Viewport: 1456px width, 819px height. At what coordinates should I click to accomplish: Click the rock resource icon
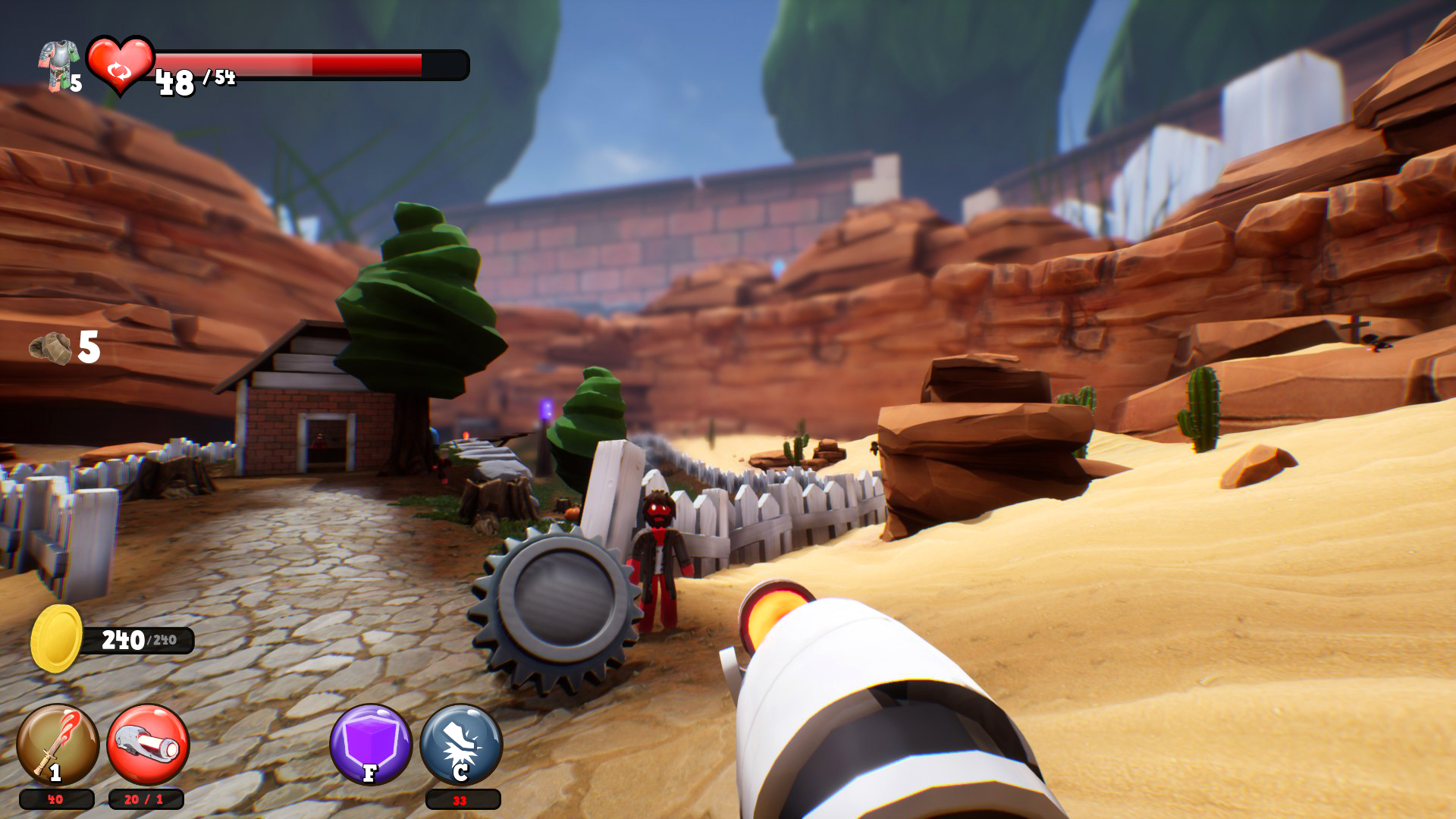[x=51, y=348]
